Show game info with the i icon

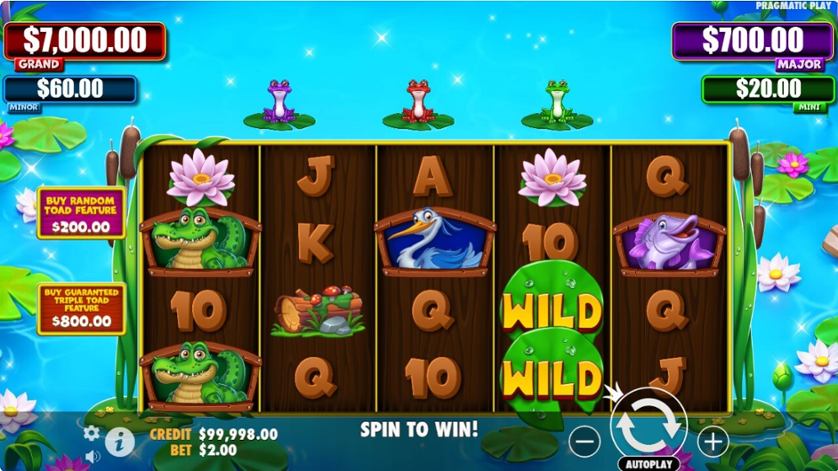(119, 439)
